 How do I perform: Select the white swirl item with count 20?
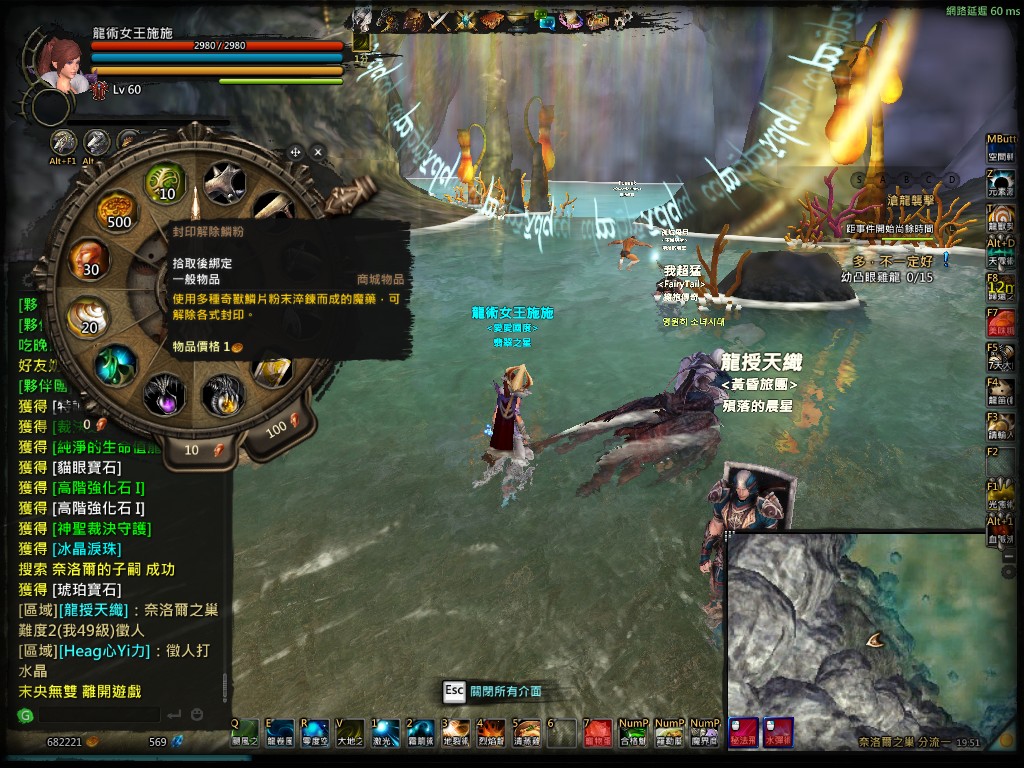88,317
